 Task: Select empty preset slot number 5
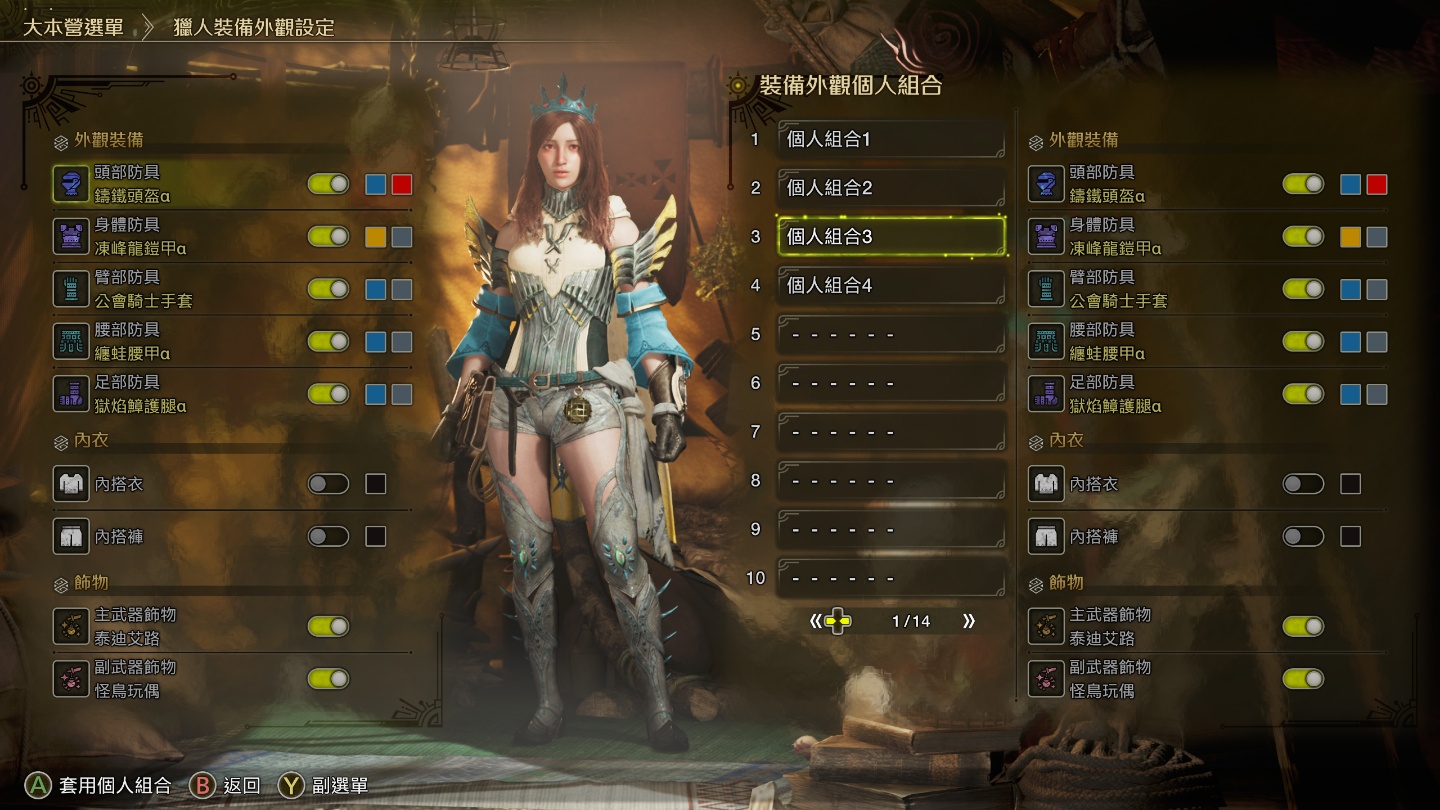[890, 335]
